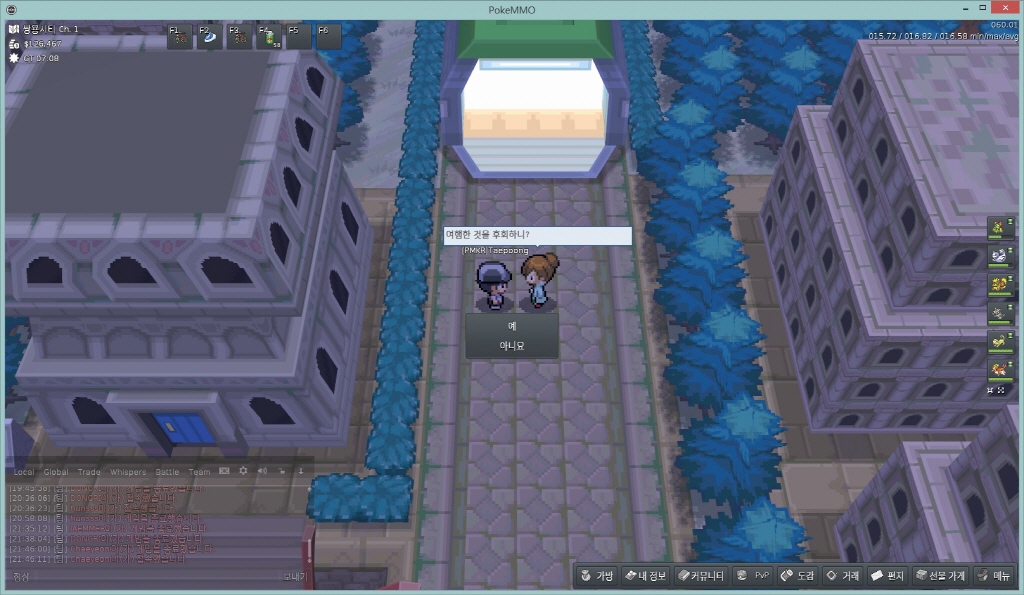Open the 거래 (Trade) window

(842, 576)
